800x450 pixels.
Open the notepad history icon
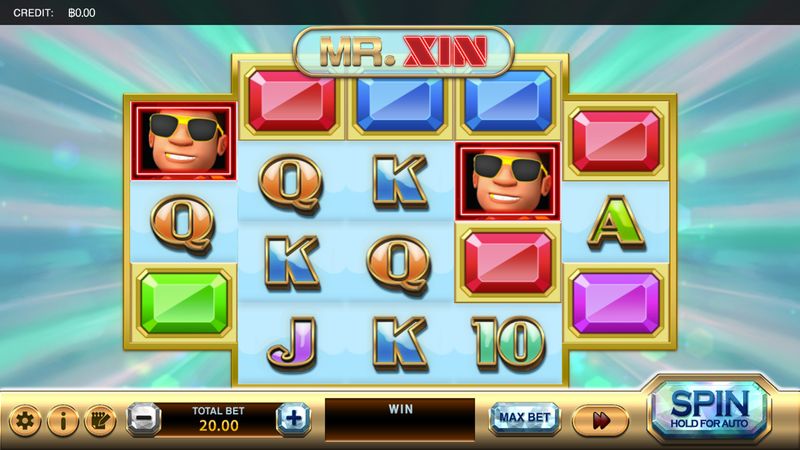[x=99, y=420]
